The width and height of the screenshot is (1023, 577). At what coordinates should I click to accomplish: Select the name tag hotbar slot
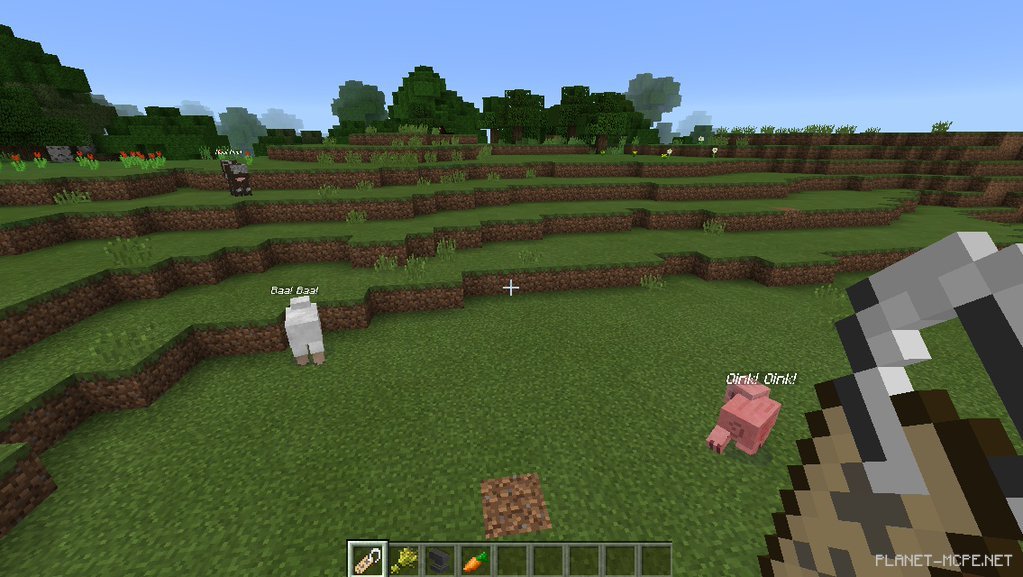366,559
